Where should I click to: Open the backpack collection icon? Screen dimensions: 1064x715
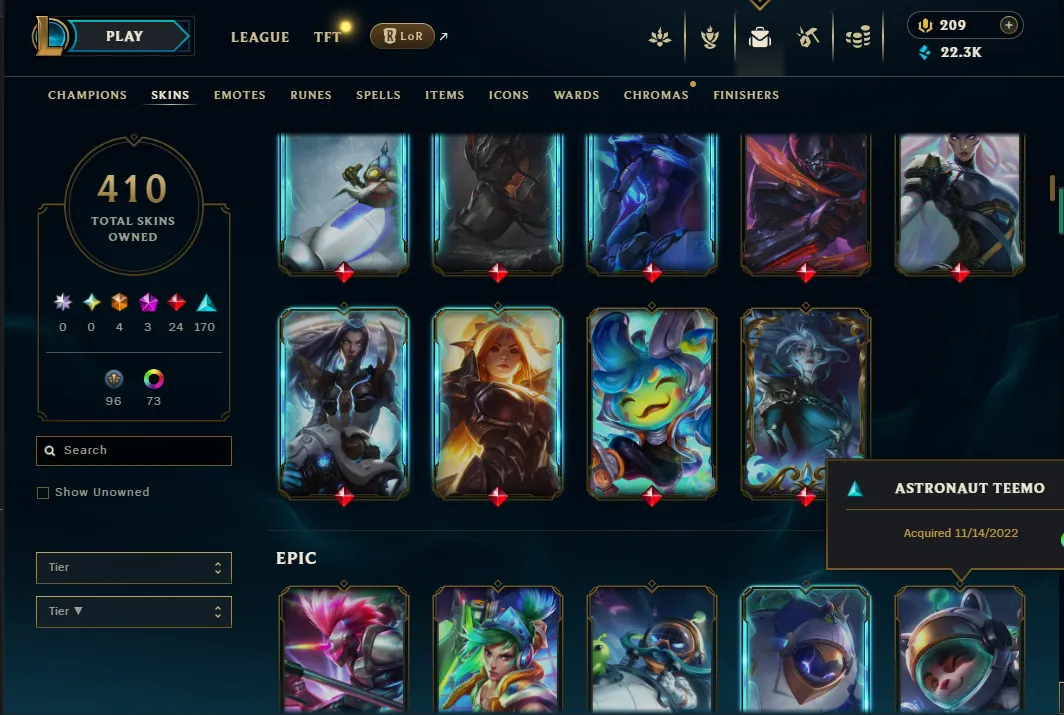tap(760, 38)
